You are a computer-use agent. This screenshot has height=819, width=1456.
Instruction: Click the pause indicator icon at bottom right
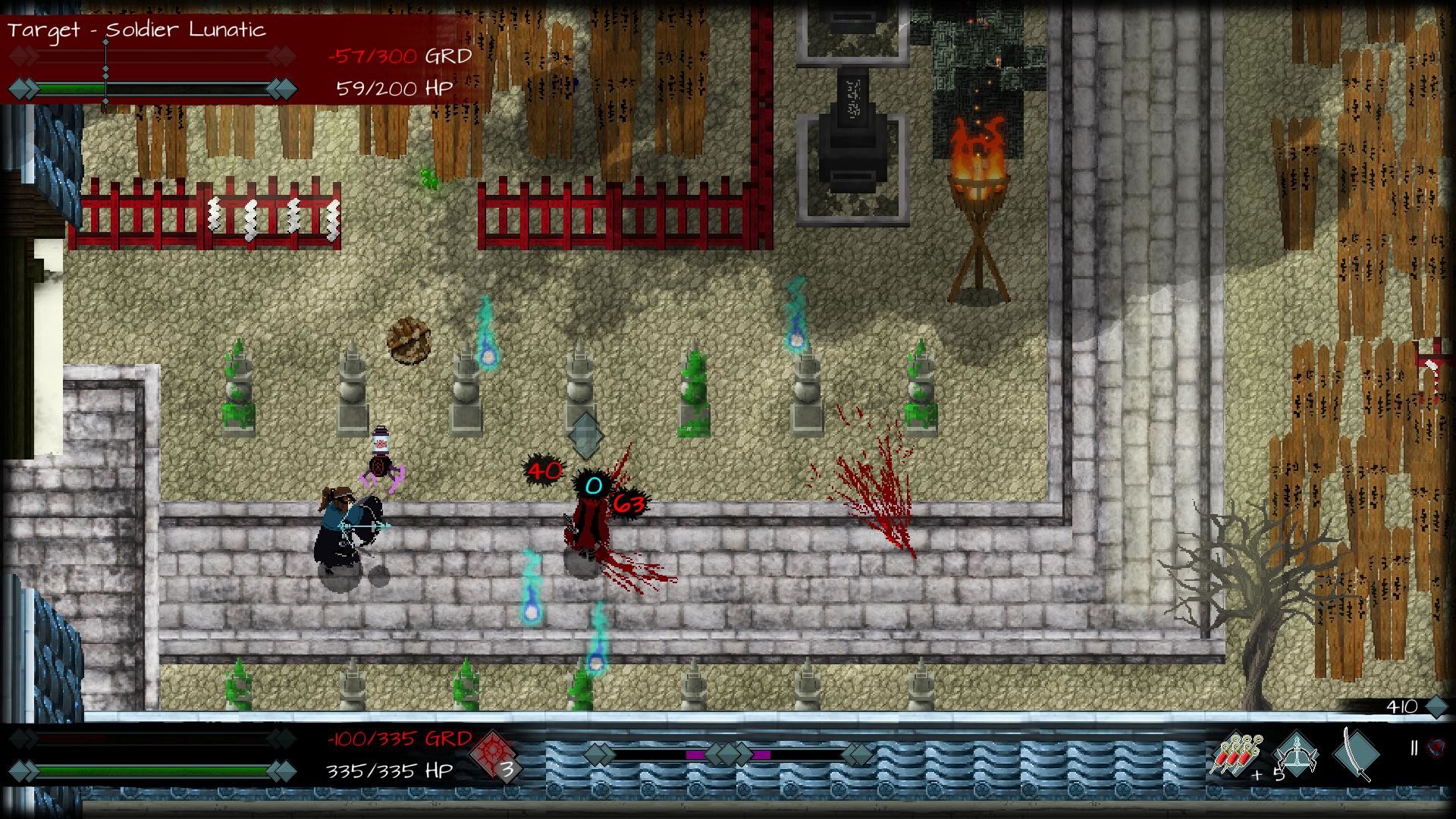click(1414, 746)
